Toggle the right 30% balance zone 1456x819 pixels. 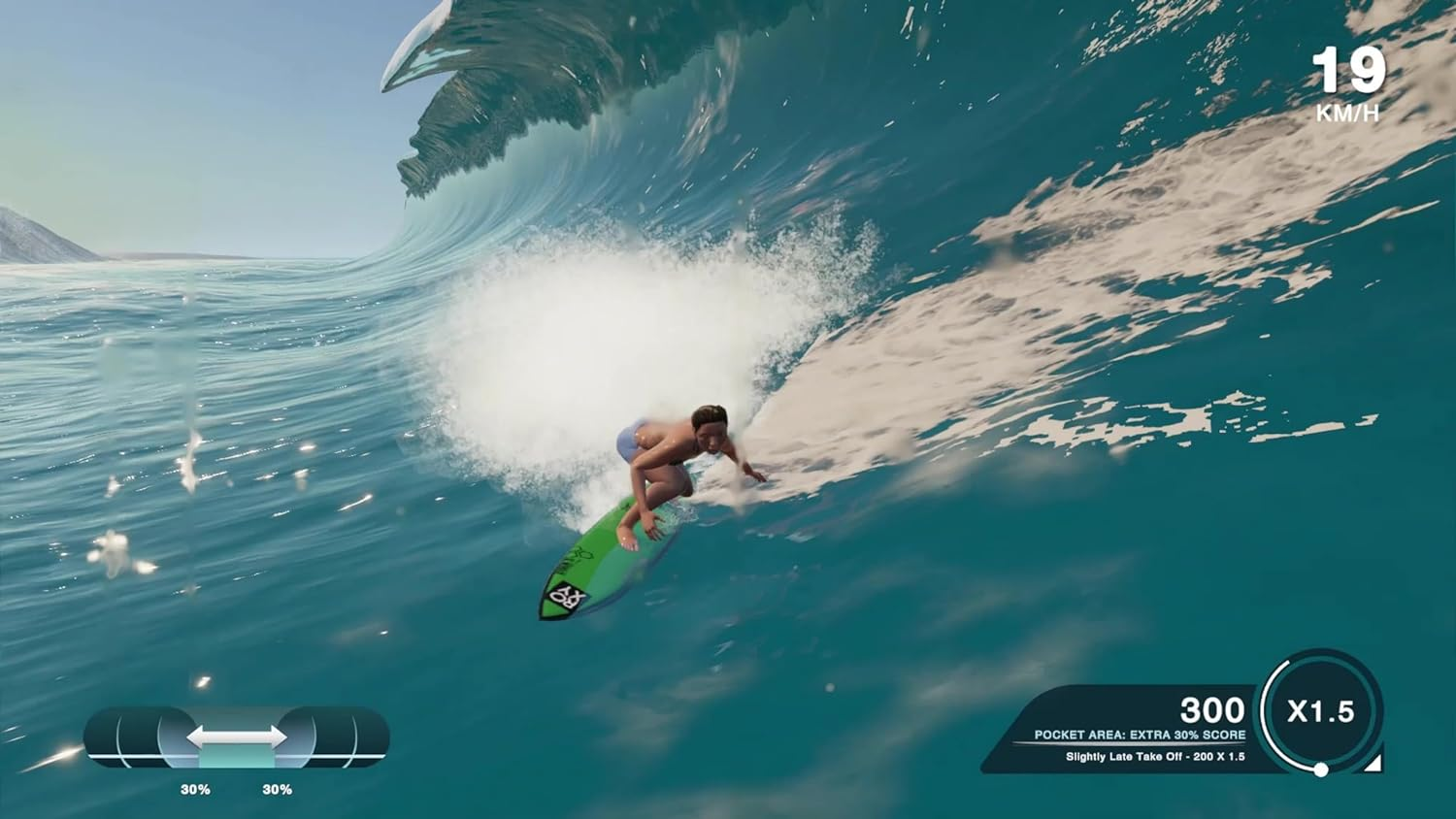pos(280,789)
